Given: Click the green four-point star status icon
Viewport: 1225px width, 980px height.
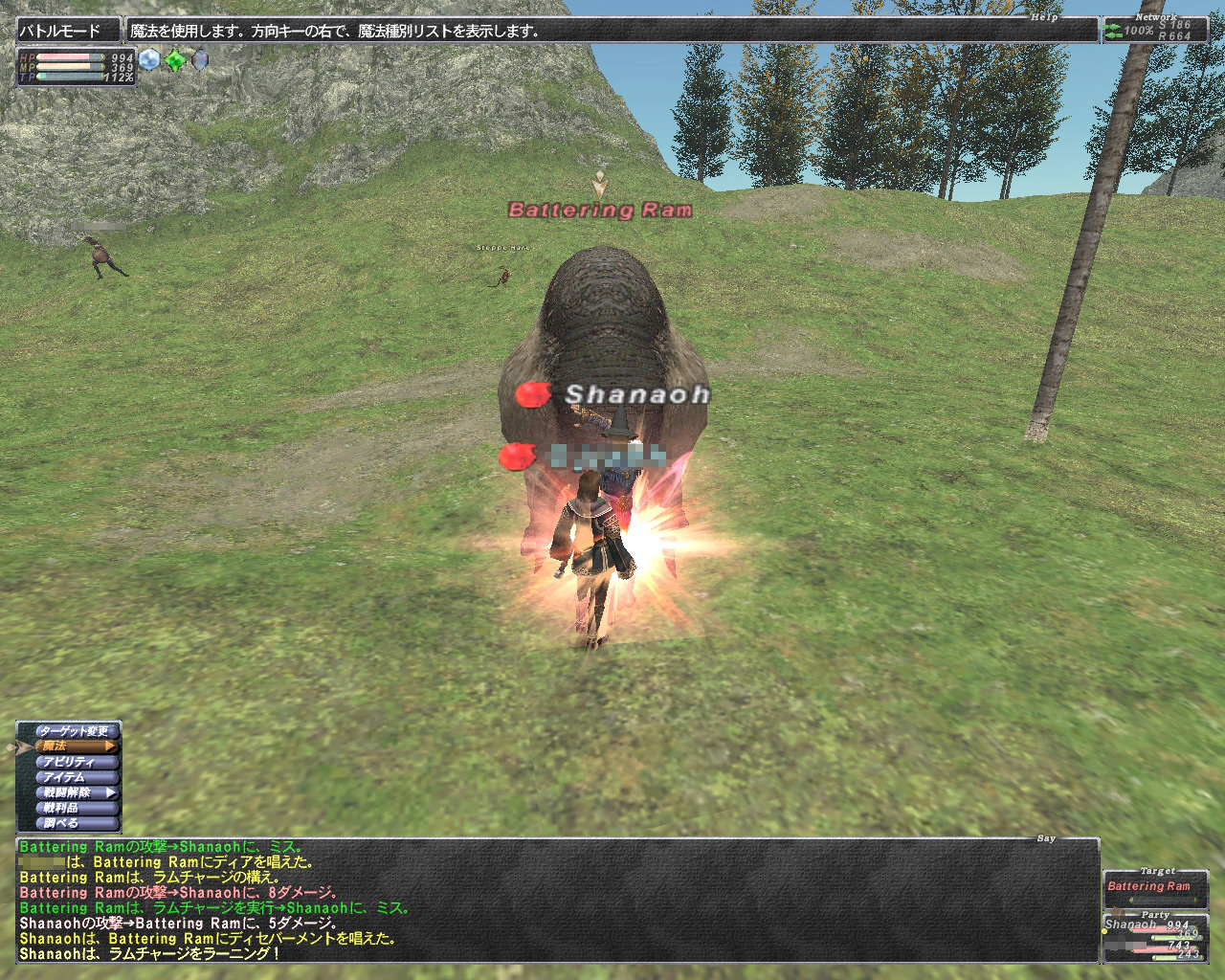Looking at the screenshot, I should pos(174,60).
